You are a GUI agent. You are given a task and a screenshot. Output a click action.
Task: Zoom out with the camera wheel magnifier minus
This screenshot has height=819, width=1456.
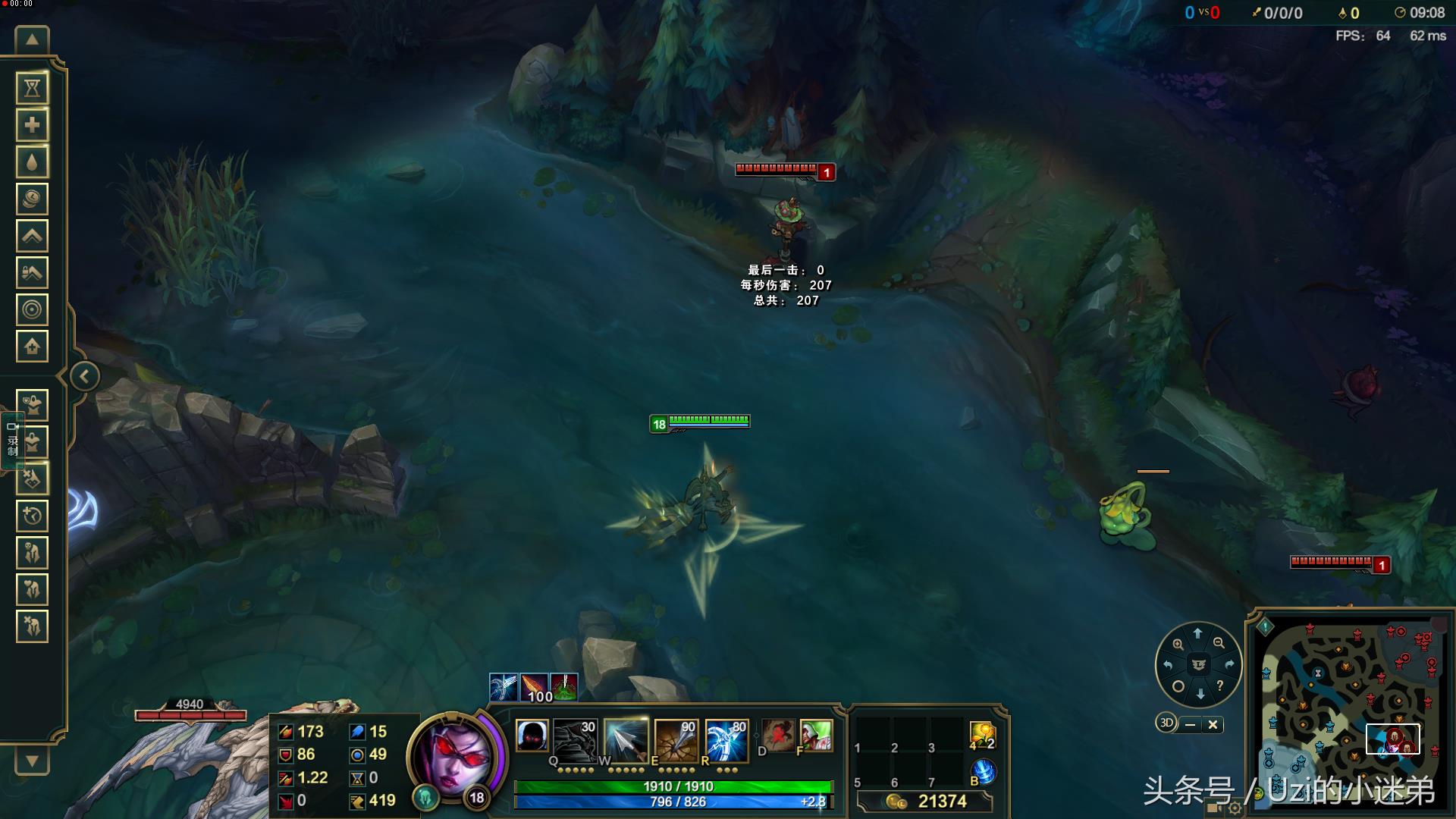[1219, 643]
